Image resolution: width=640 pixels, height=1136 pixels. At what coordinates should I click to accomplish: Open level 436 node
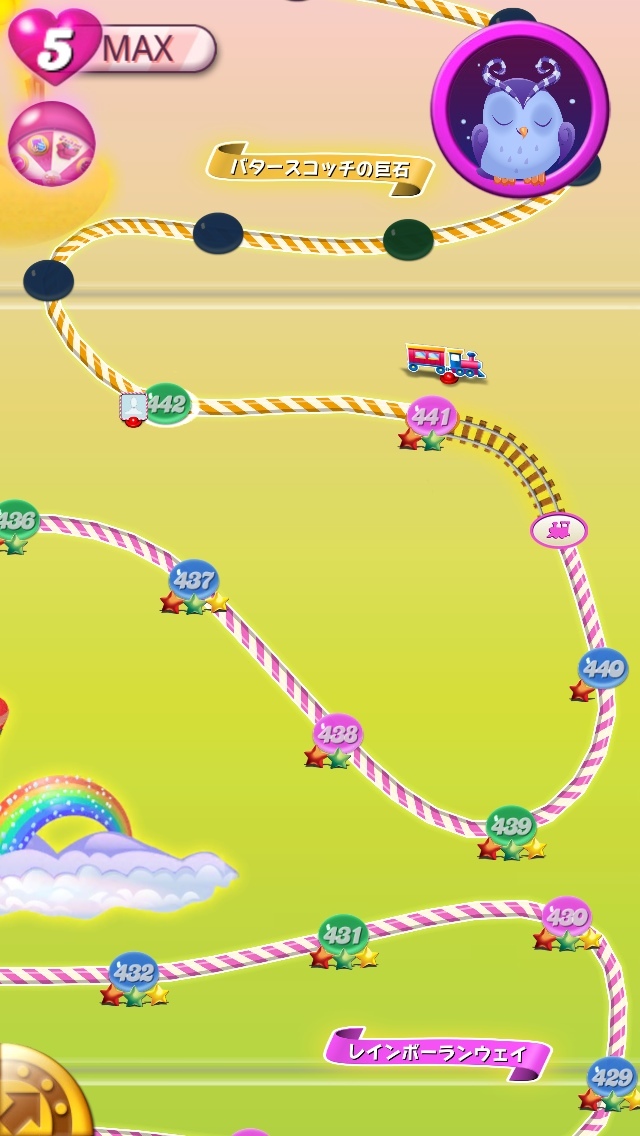click(x=16, y=520)
